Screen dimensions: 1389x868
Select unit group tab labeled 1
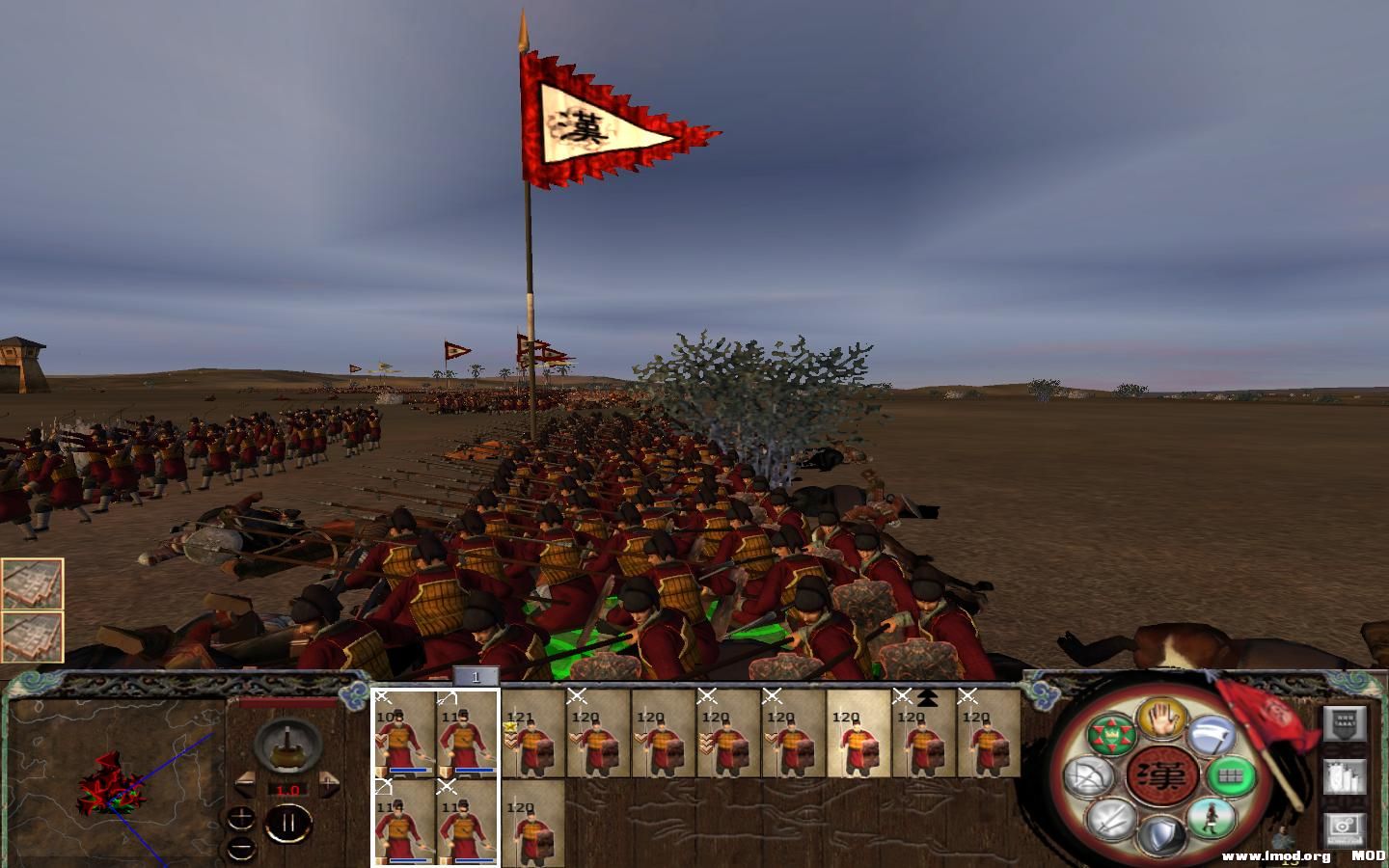point(477,676)
